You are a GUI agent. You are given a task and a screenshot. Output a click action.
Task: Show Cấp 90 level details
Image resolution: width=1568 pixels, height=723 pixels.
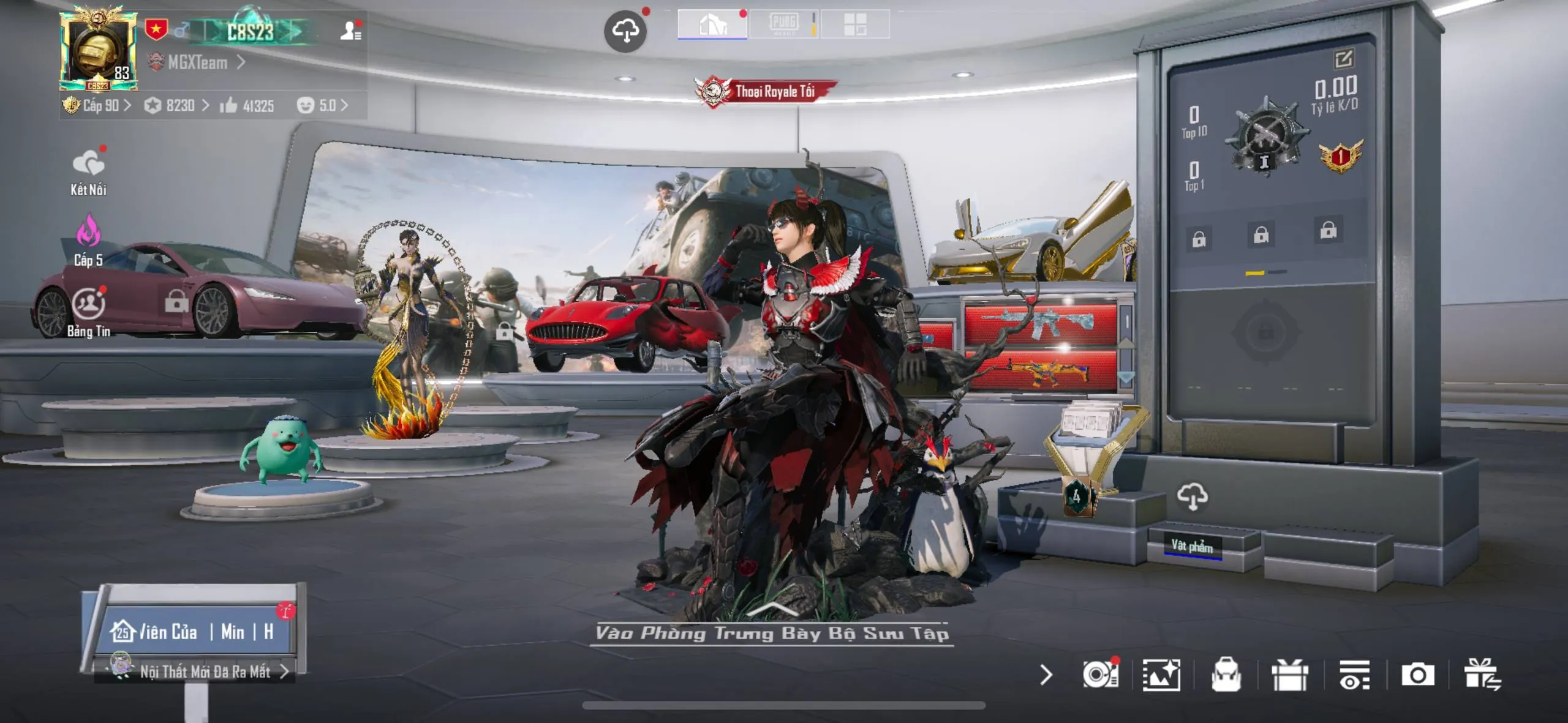point(98,106)
